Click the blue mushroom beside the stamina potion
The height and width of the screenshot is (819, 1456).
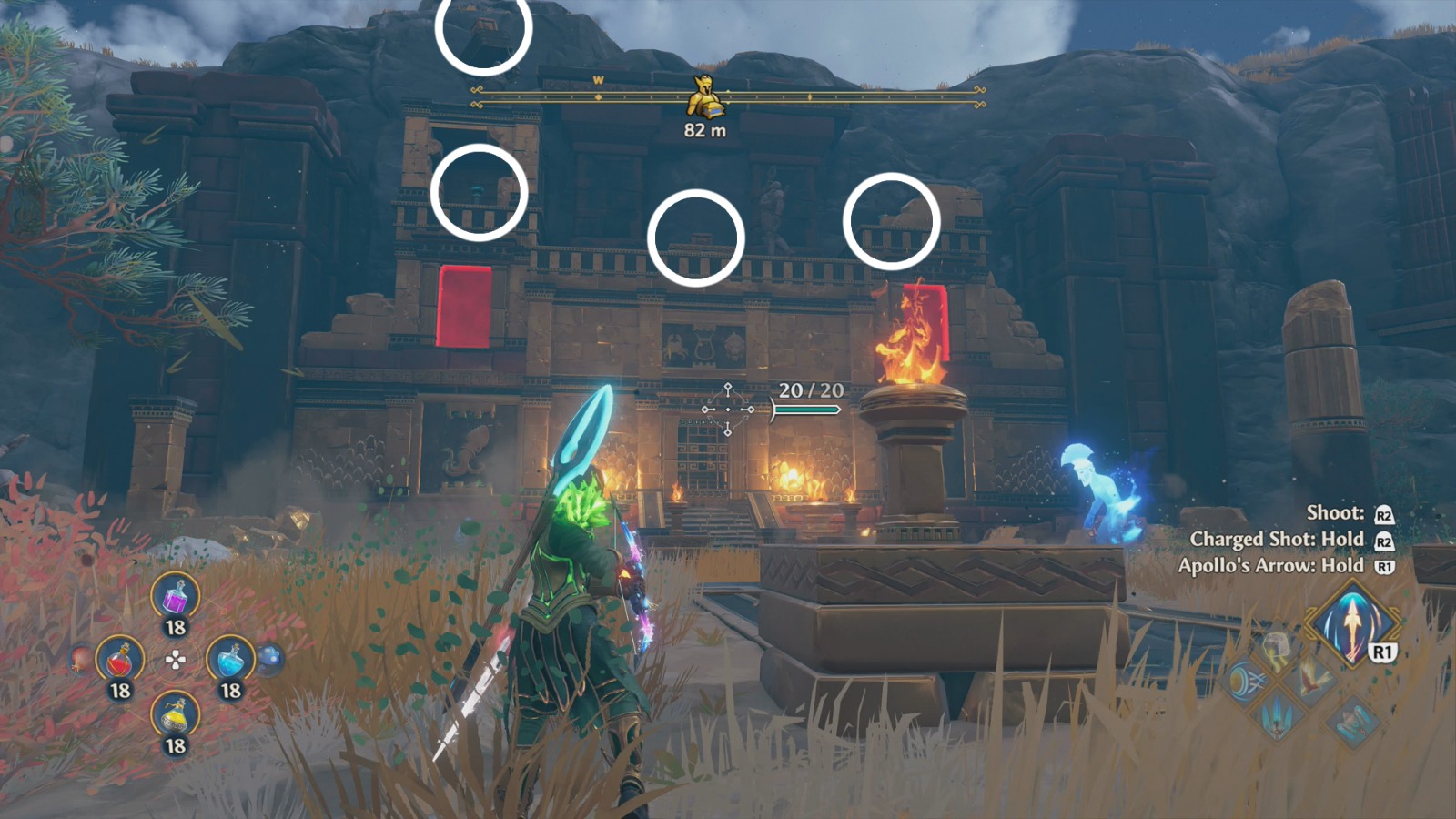[269, 658]
